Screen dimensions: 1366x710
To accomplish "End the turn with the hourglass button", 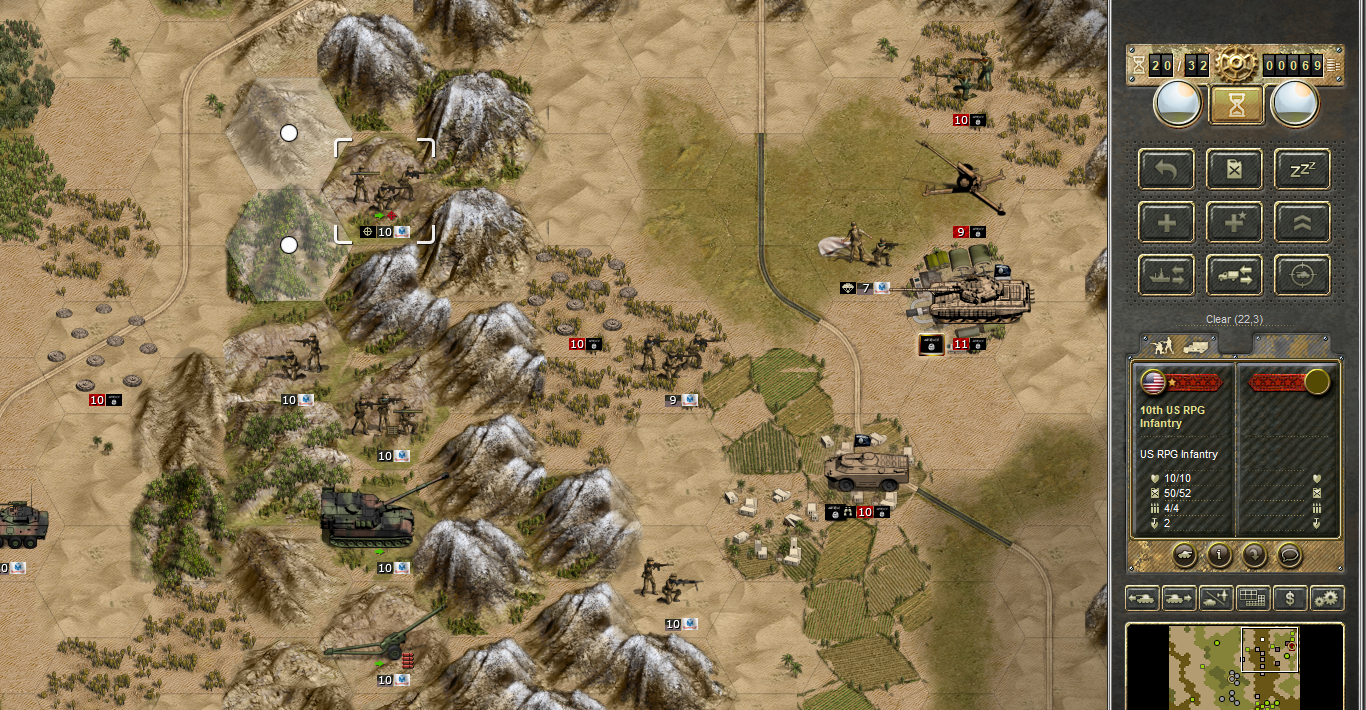I will 1236,104.
